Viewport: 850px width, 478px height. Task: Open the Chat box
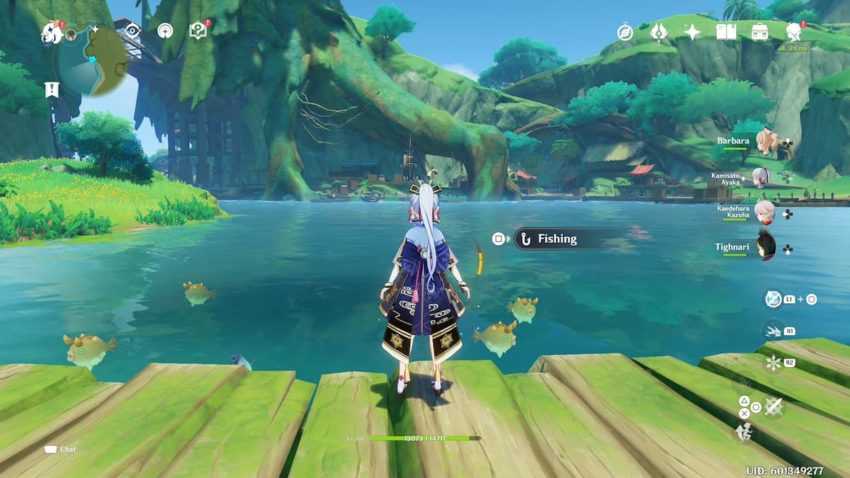click(61, 450)
